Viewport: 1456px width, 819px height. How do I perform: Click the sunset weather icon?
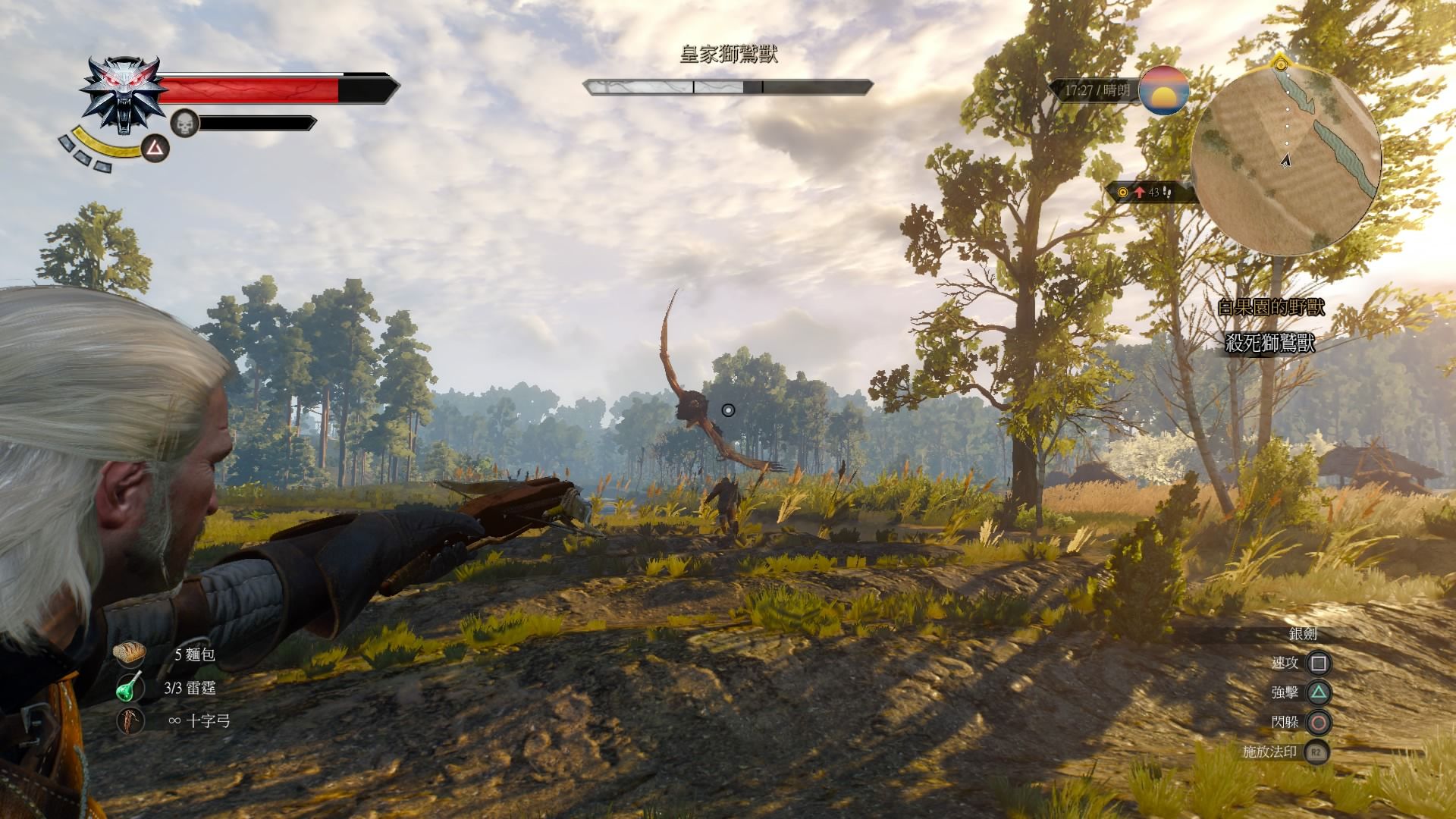[x=1163, y=90]
